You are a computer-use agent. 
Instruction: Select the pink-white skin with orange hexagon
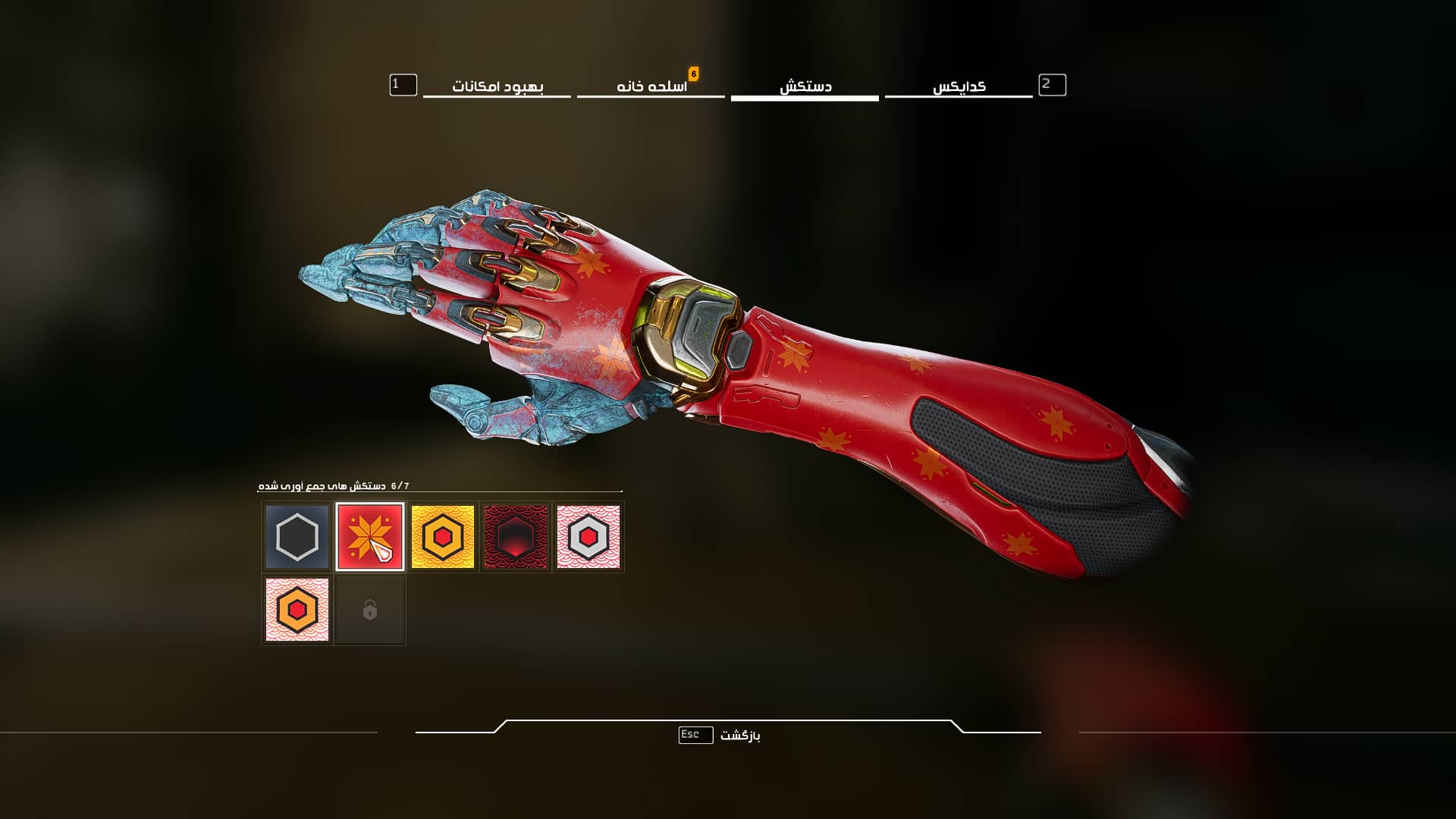tap(297, 610)
